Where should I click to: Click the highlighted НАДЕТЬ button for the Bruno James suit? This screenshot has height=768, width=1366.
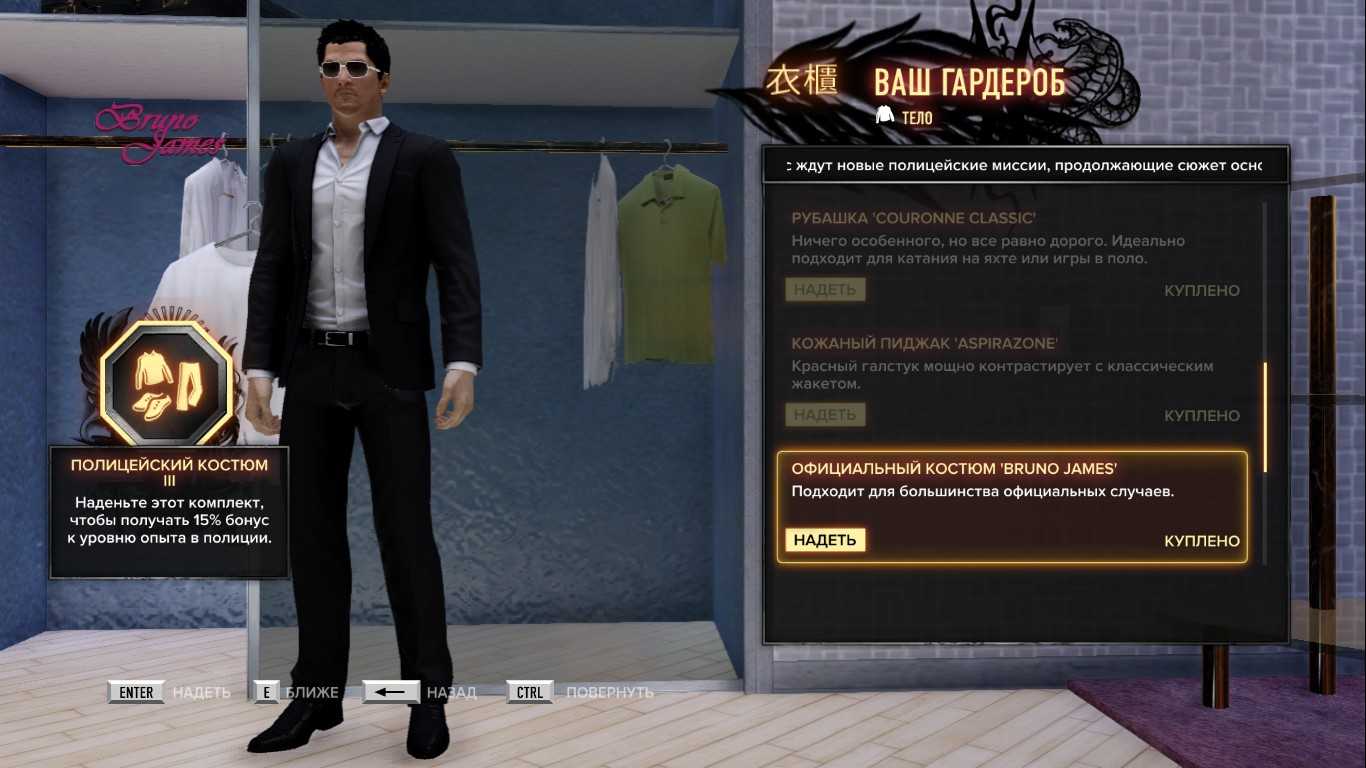pyautogui.click(x=825, y=540)
